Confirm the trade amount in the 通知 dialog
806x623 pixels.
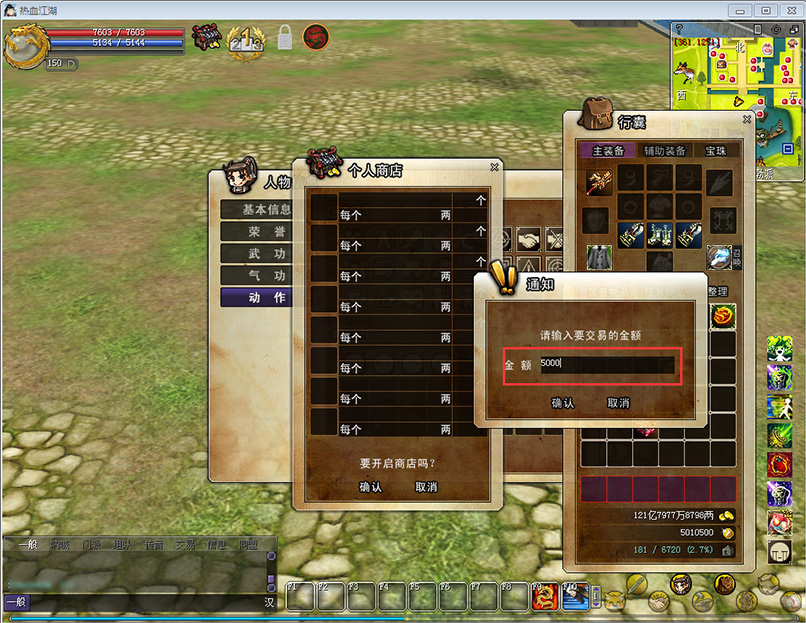(563, 403)
